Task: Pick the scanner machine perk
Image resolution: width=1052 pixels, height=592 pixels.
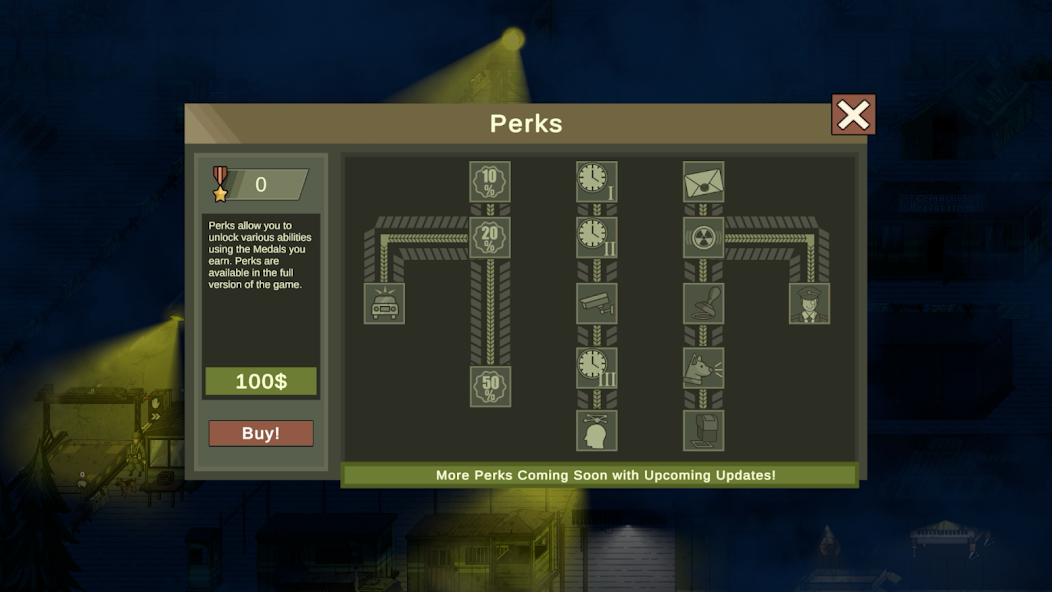Action: tap(703, 430)
